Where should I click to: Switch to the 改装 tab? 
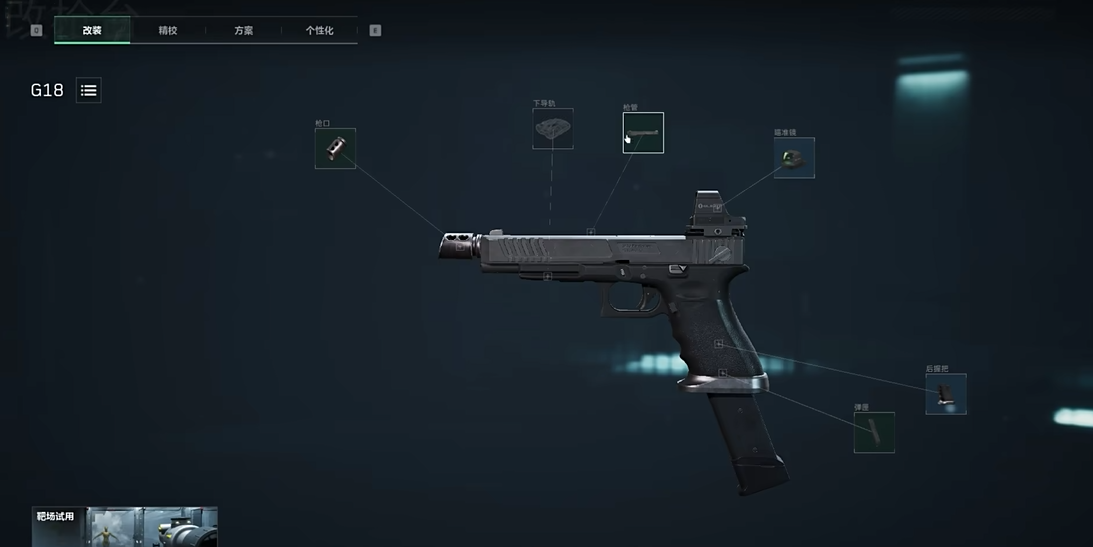point(92,30)
